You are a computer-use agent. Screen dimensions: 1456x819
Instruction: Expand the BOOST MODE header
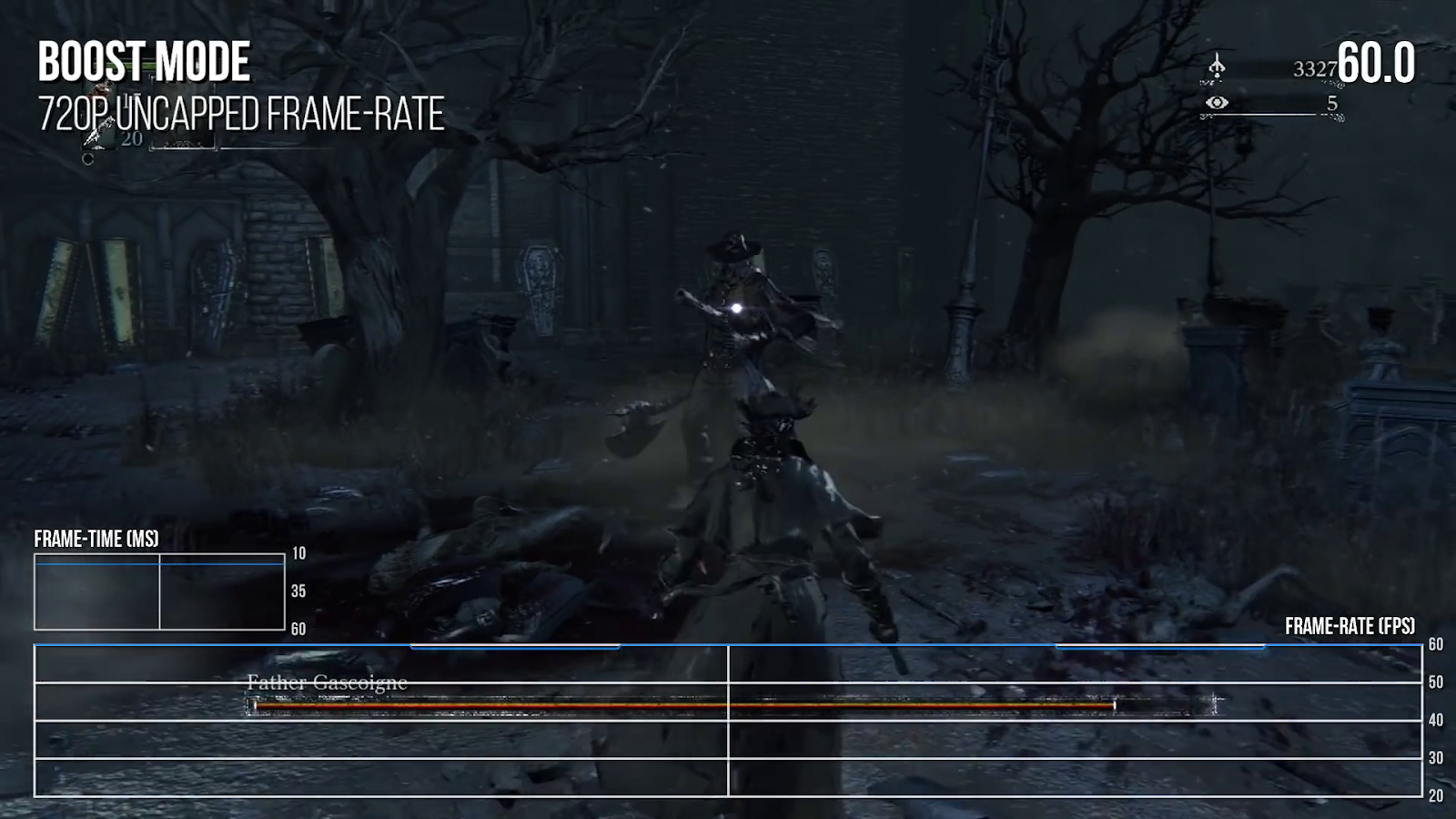pyautogui.click(x=141, y=62)
